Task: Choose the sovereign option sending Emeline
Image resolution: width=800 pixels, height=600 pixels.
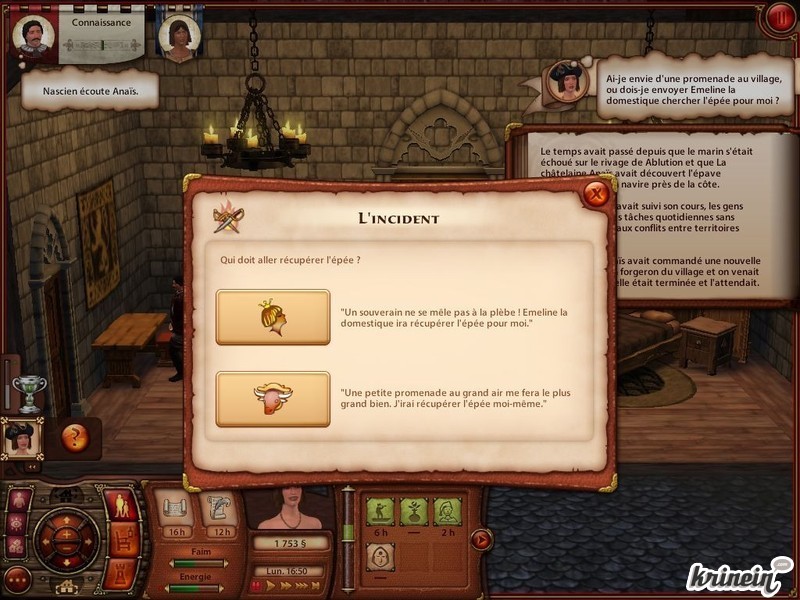Action: [273, 317]
